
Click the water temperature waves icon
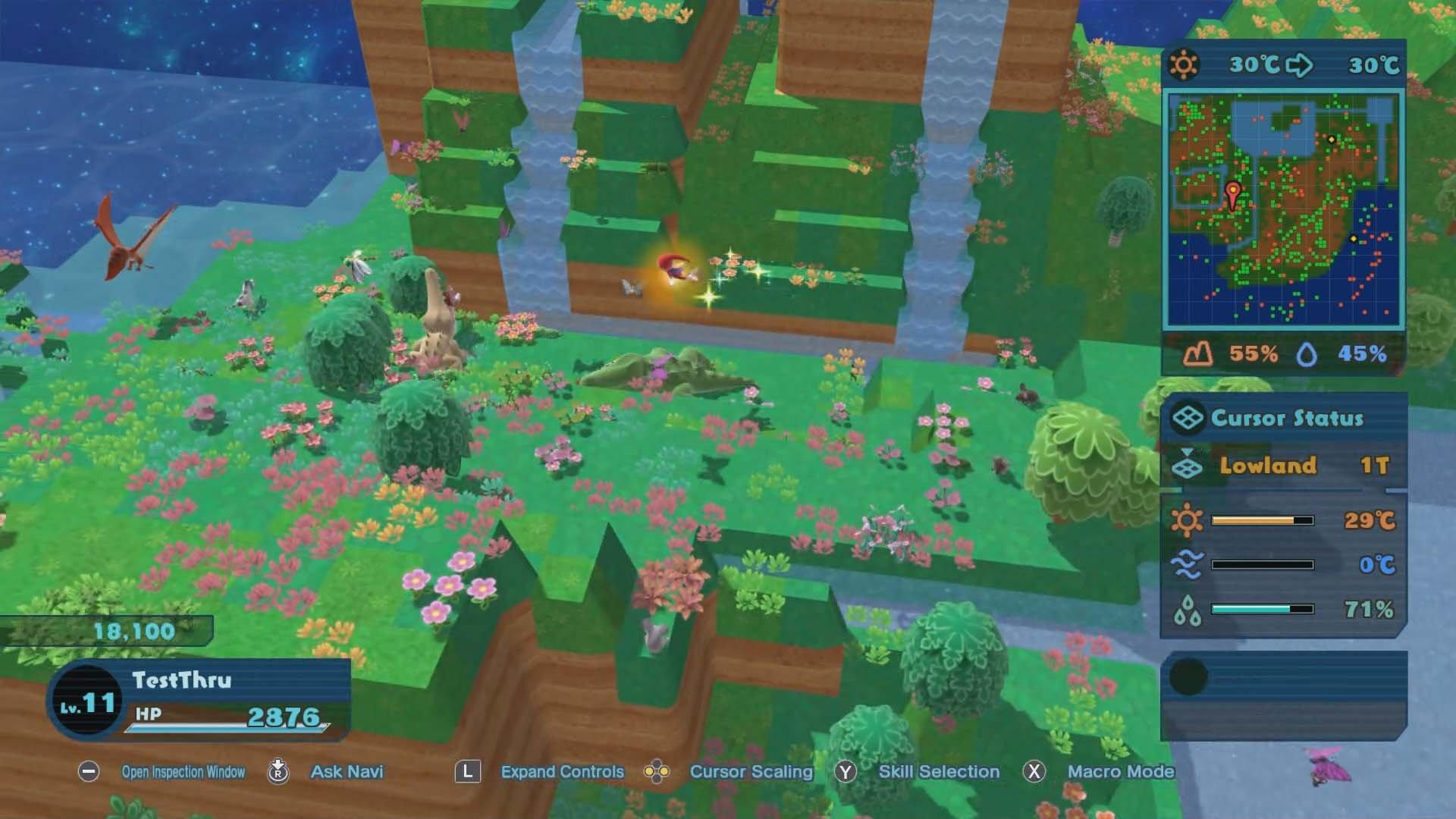pyautogui.click(x=1188, y=563)
